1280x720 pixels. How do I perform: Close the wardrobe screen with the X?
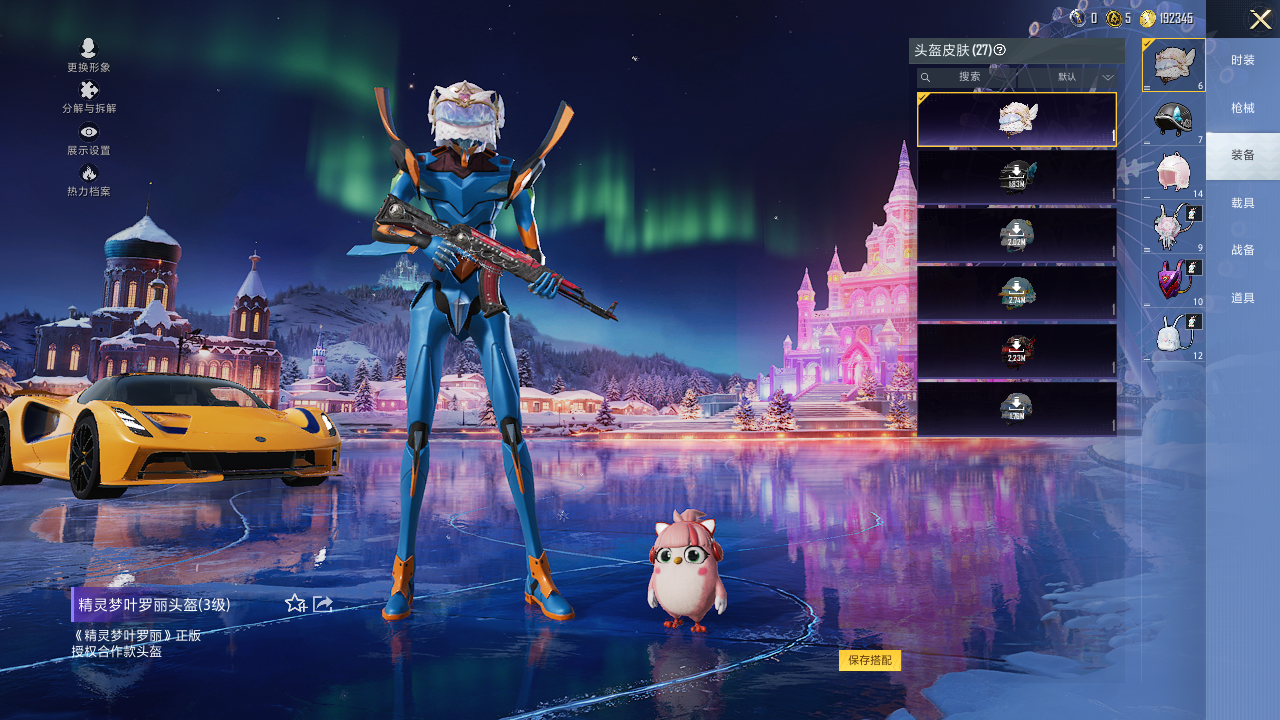[x=1260, y=19]
